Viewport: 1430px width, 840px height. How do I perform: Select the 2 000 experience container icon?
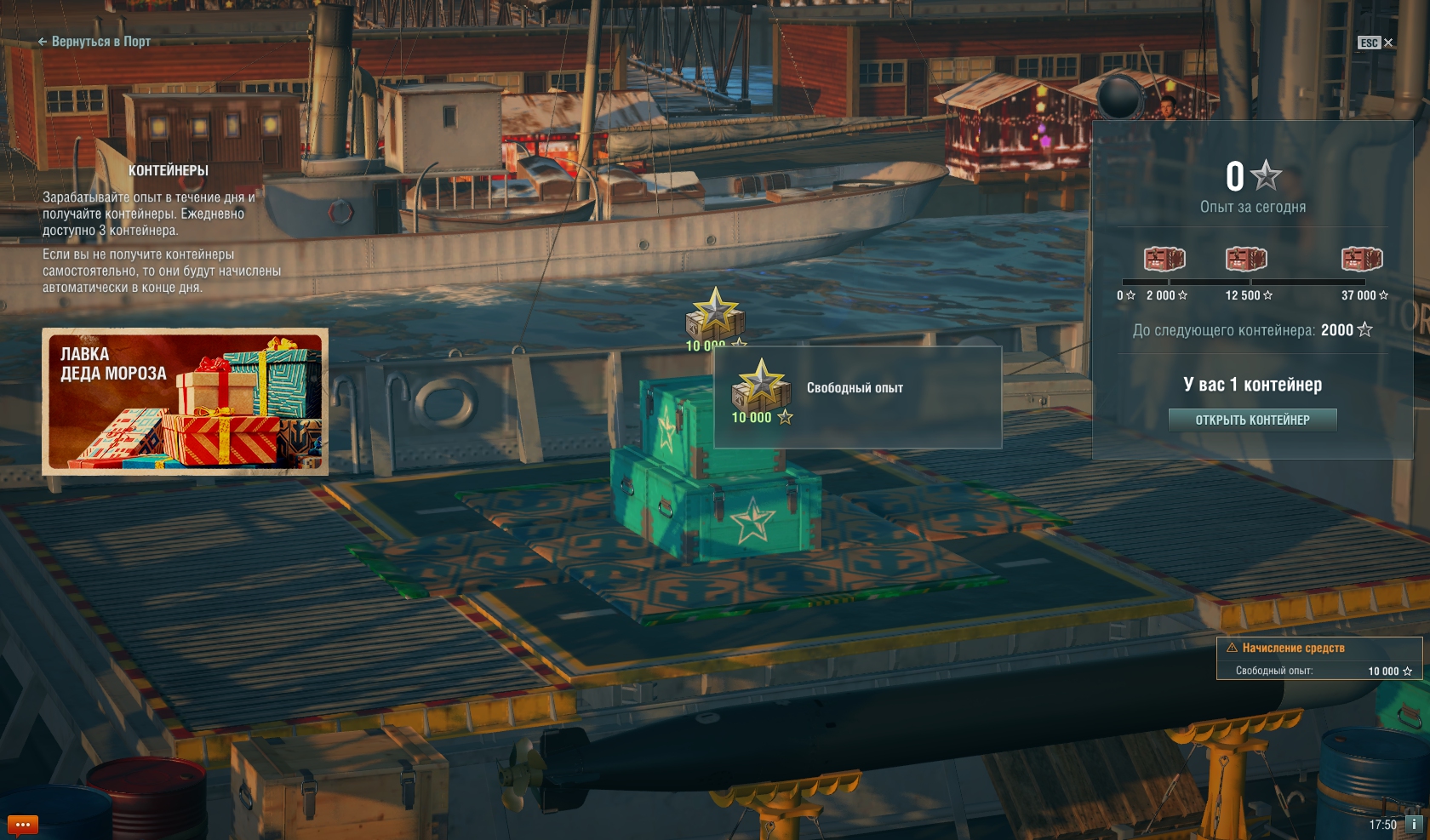(1164, 259)
